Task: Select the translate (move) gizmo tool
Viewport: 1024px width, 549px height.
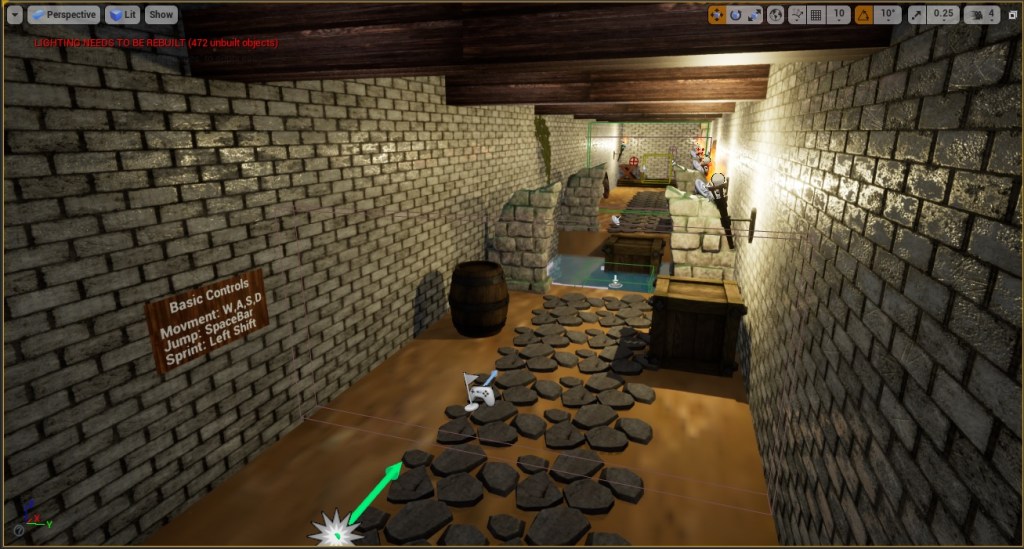Action: coord(717,15)
